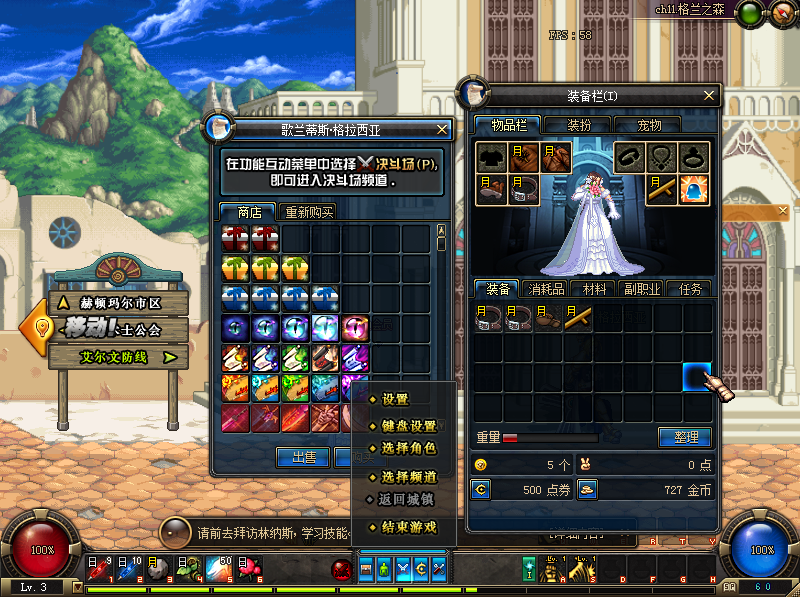Click the 出售 sell button
Screen dimensions: 800x597
pyautogui.click(x=303, y=457)
